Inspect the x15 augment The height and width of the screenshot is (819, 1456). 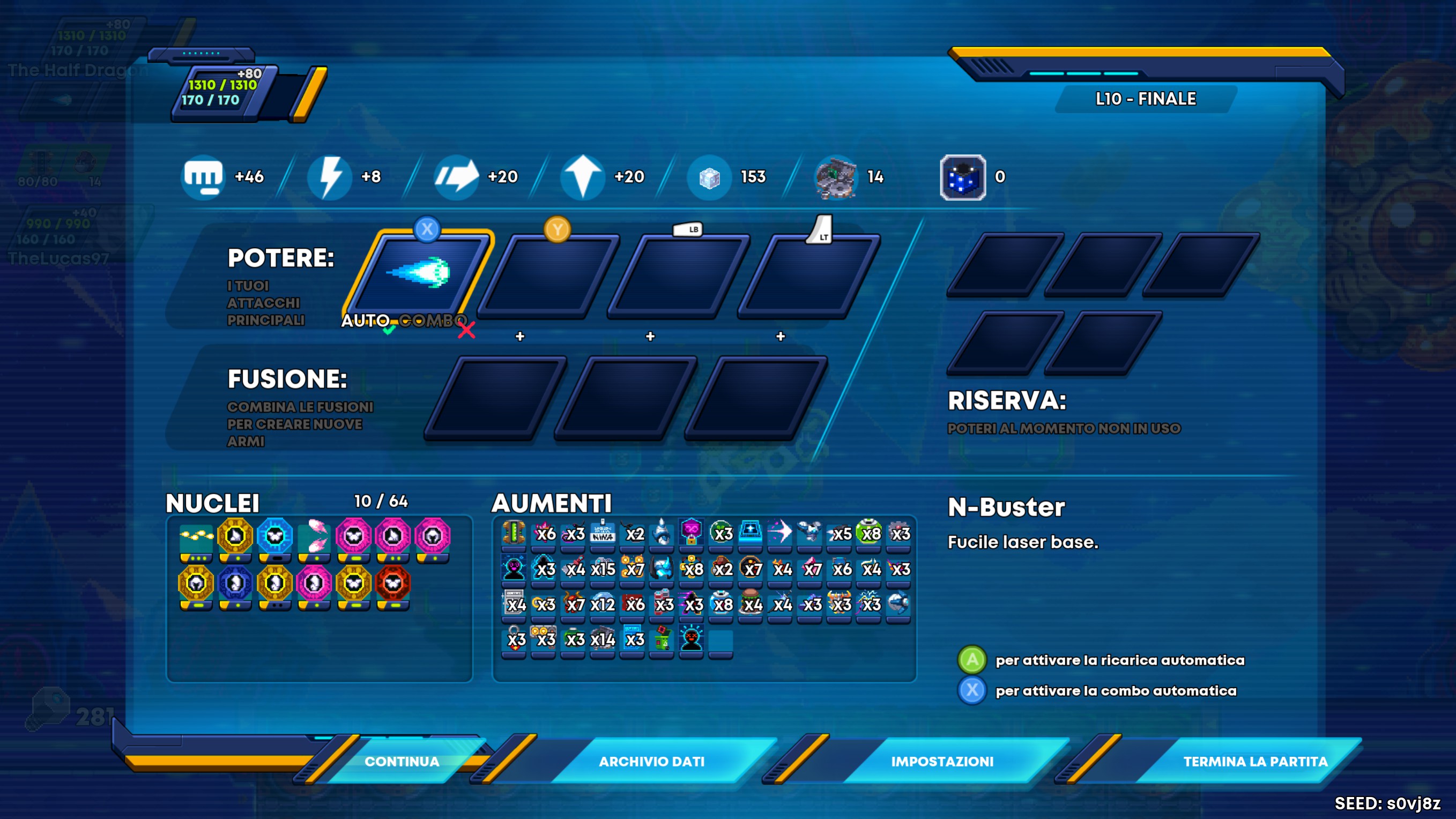(603, 568)
